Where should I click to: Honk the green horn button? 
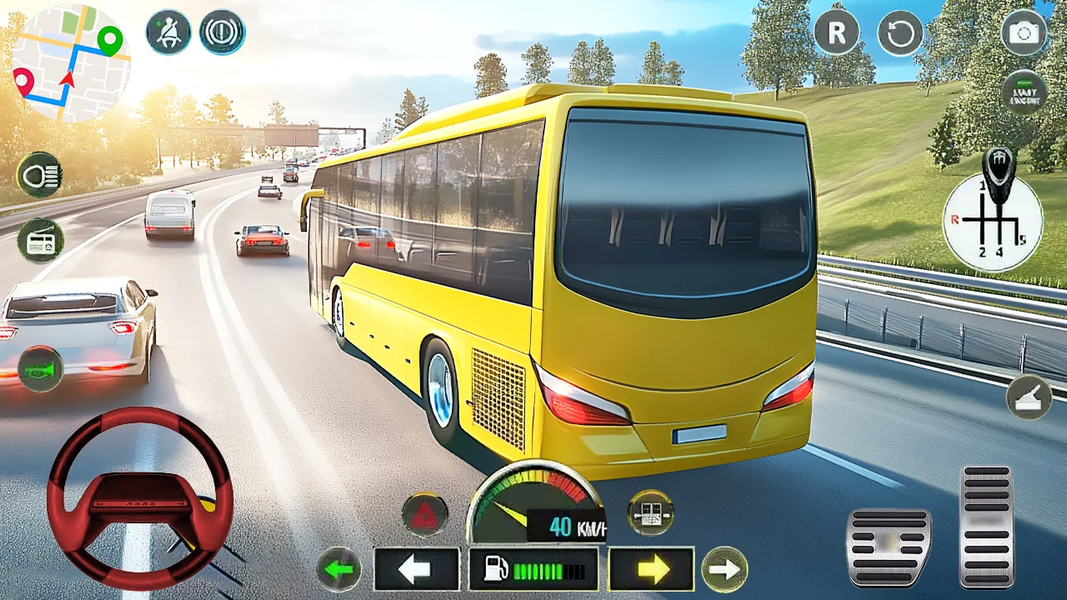coord(40,368)
